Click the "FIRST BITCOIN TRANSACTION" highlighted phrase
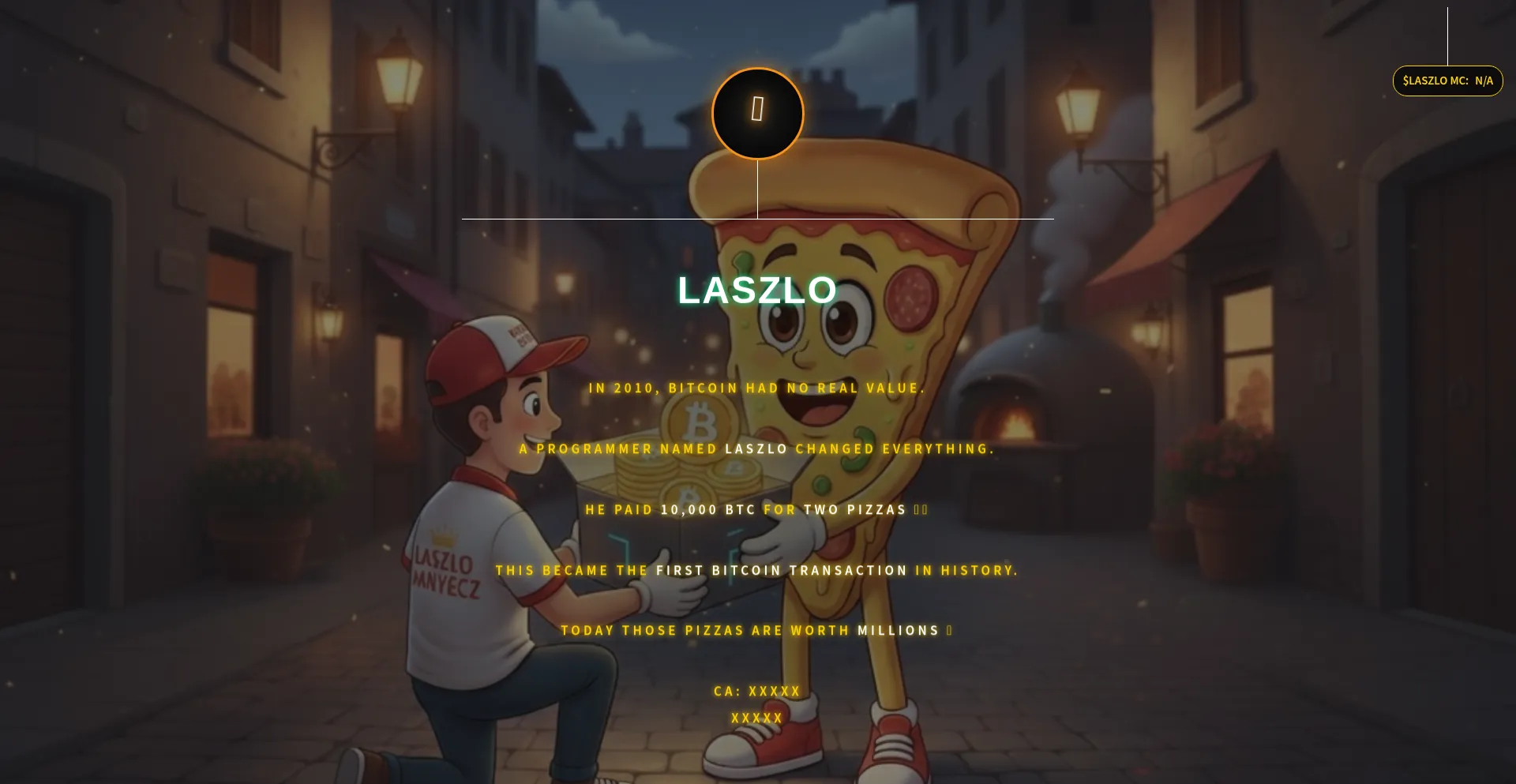 pyautogui.click(x=779, y=570)
